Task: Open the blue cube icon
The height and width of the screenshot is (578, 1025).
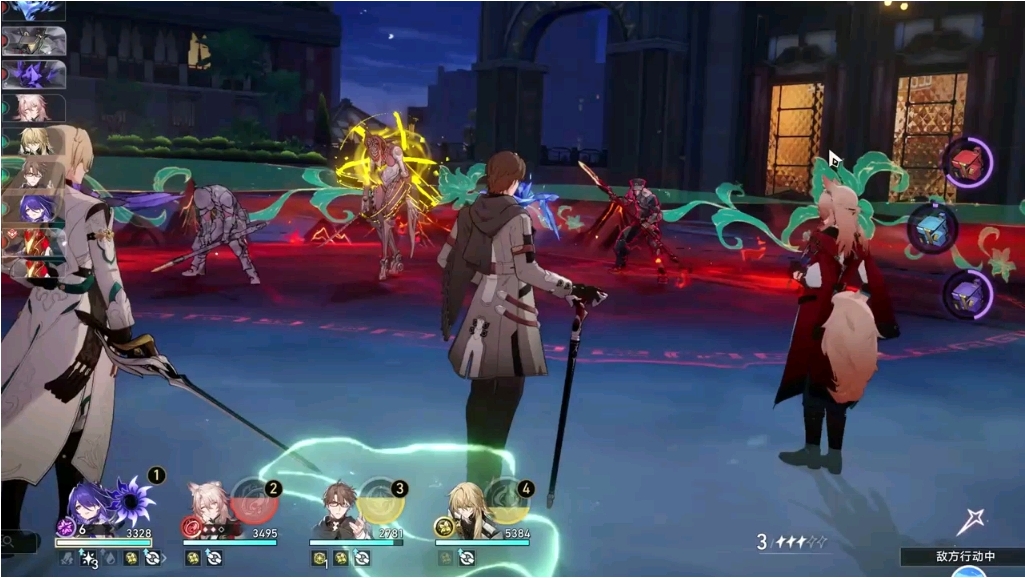Action: (x=933, y=228)
